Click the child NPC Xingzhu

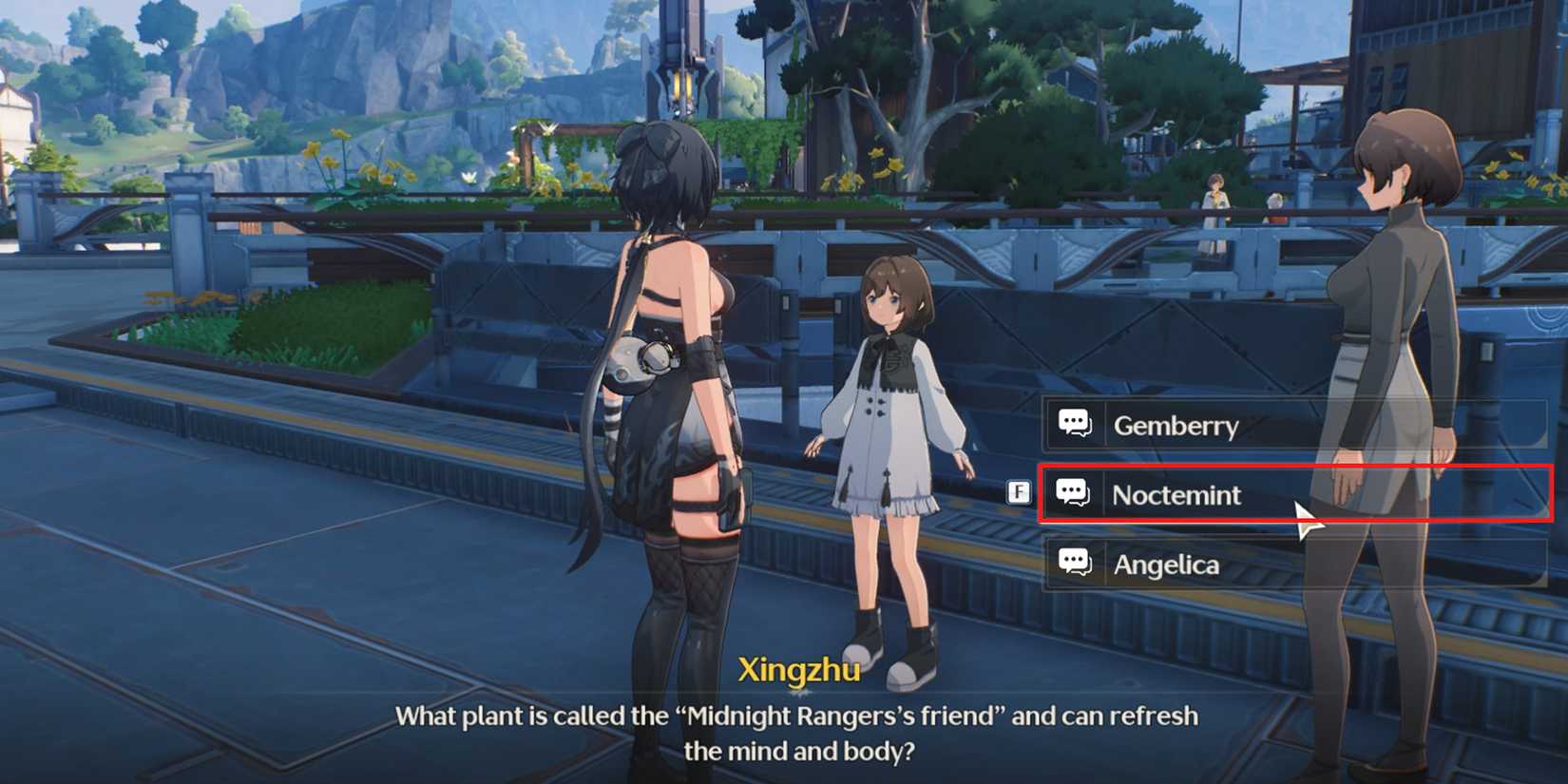(x=889, y=428)
